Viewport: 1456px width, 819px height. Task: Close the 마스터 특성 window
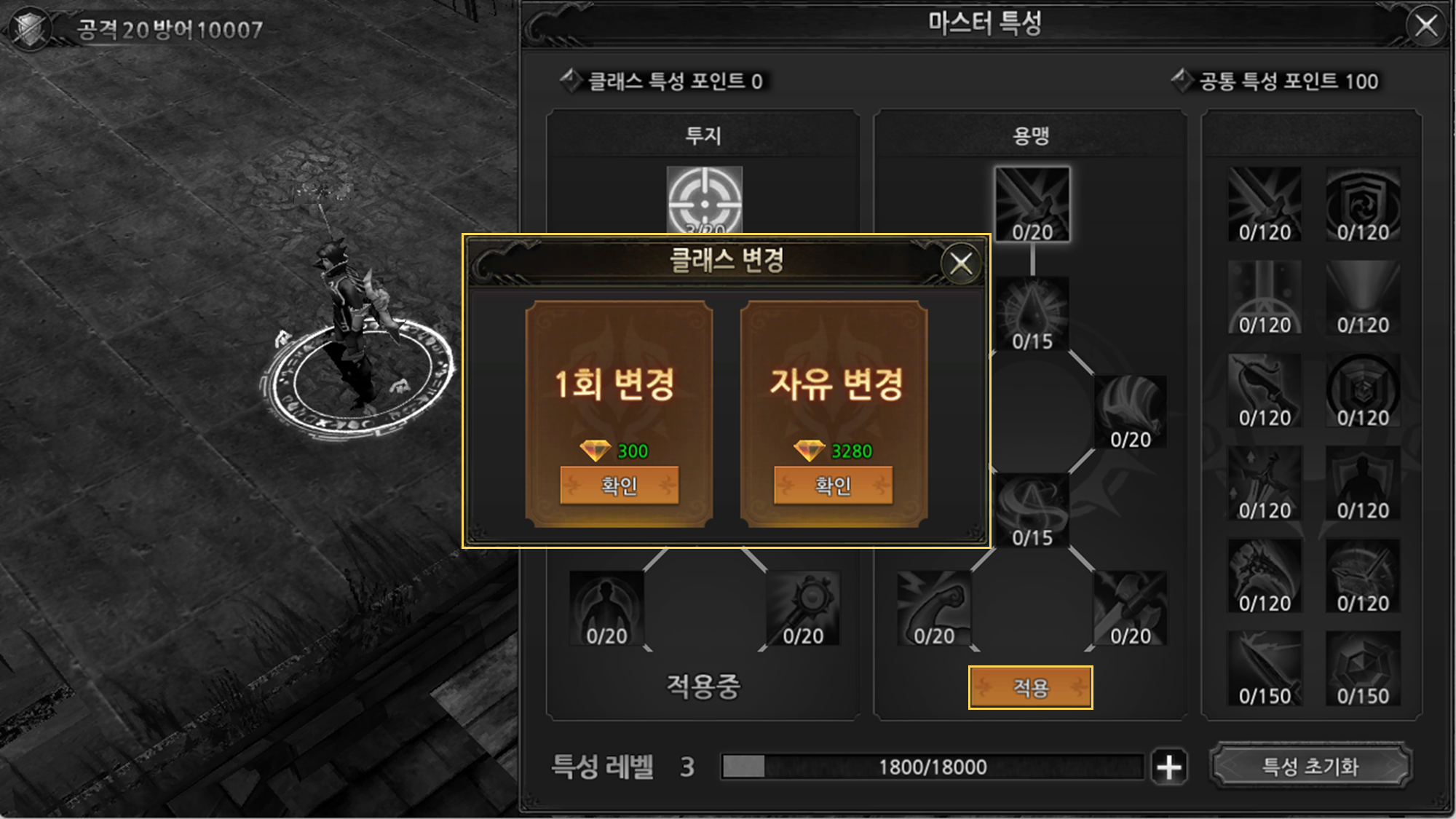point(1425,26)
